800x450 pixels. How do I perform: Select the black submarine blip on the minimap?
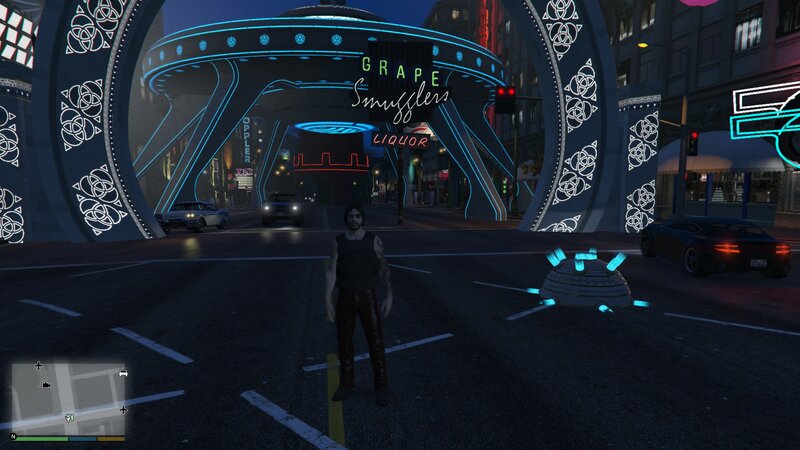(x=46, y=383)
